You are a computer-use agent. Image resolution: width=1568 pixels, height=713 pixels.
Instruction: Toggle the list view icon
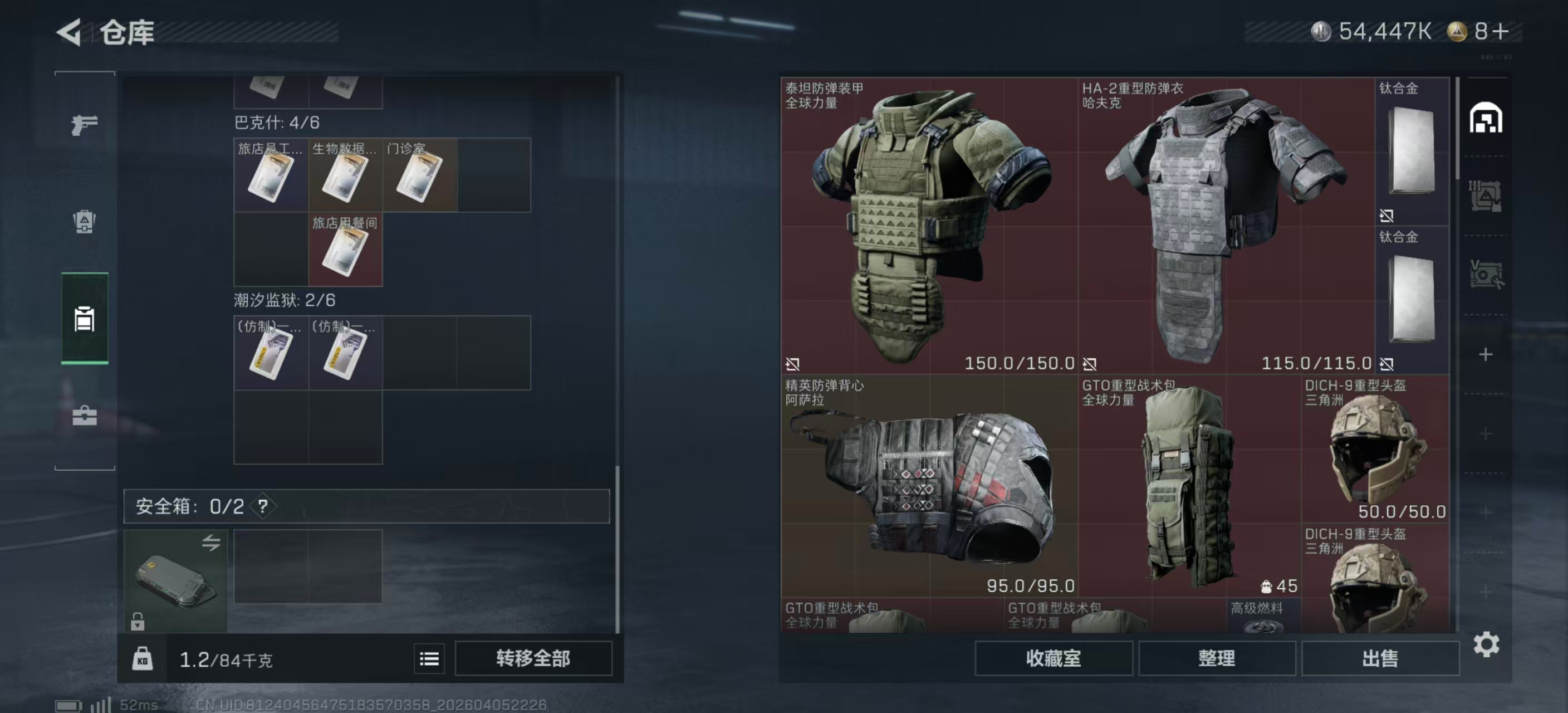(x=429, y=658)
